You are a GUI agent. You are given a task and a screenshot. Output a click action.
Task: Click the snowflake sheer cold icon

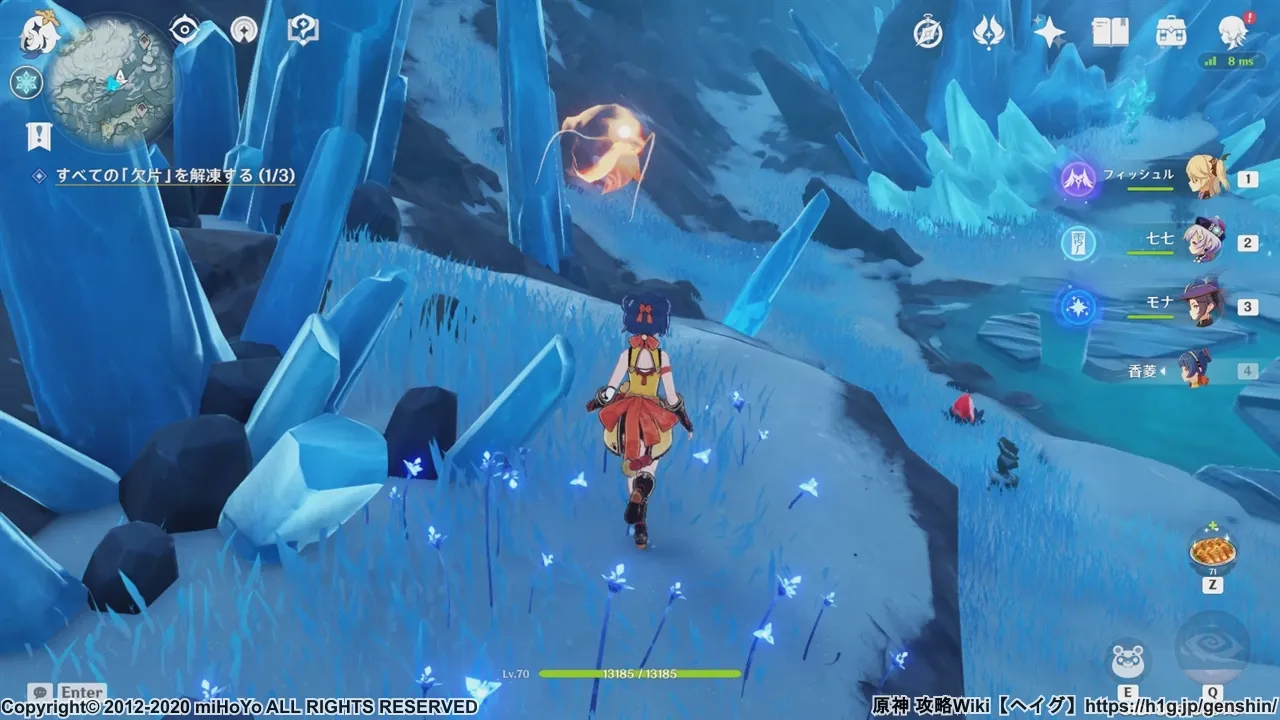click(x=25, y=82)
